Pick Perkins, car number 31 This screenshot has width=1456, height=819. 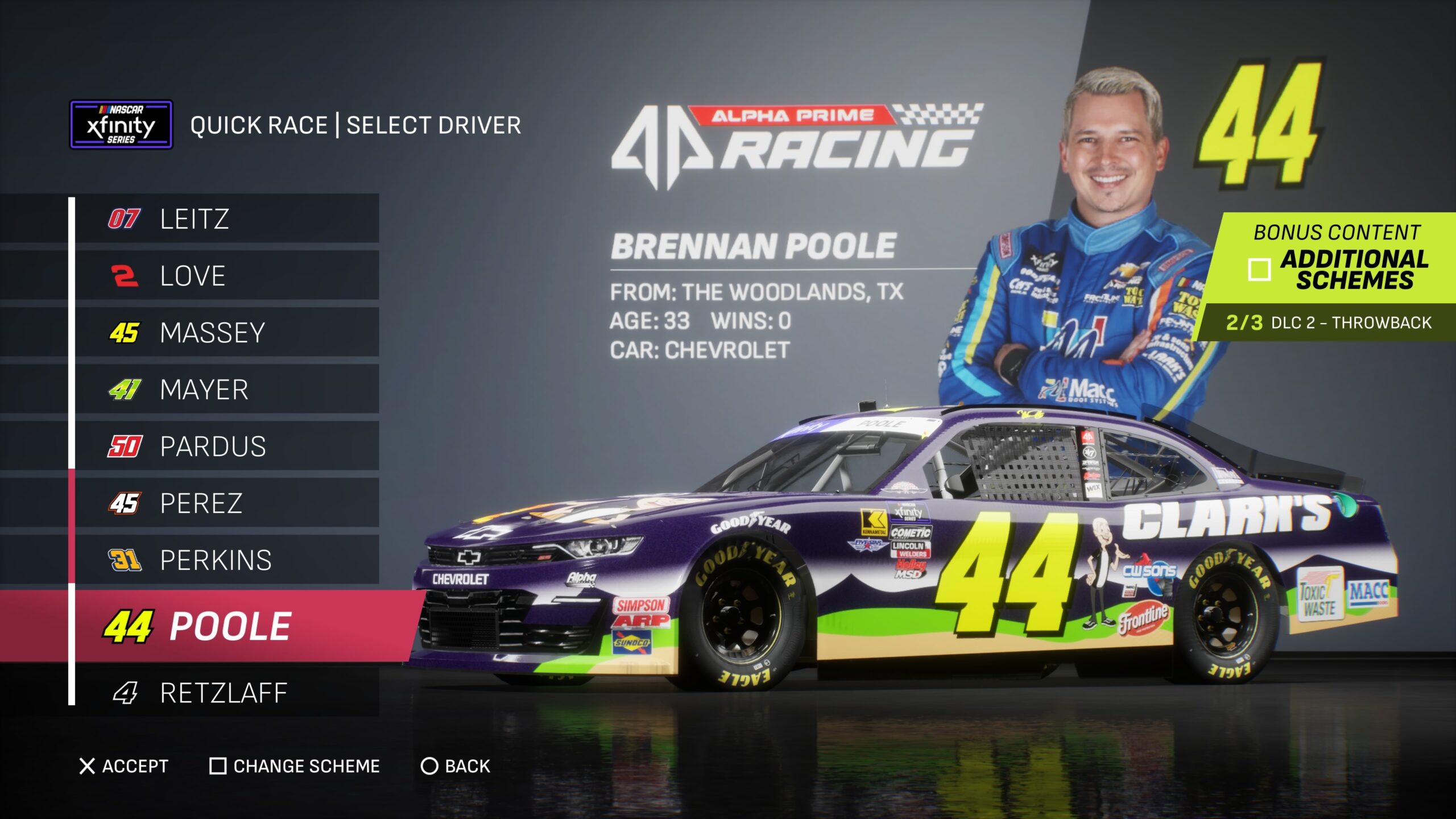pos(226,560)
